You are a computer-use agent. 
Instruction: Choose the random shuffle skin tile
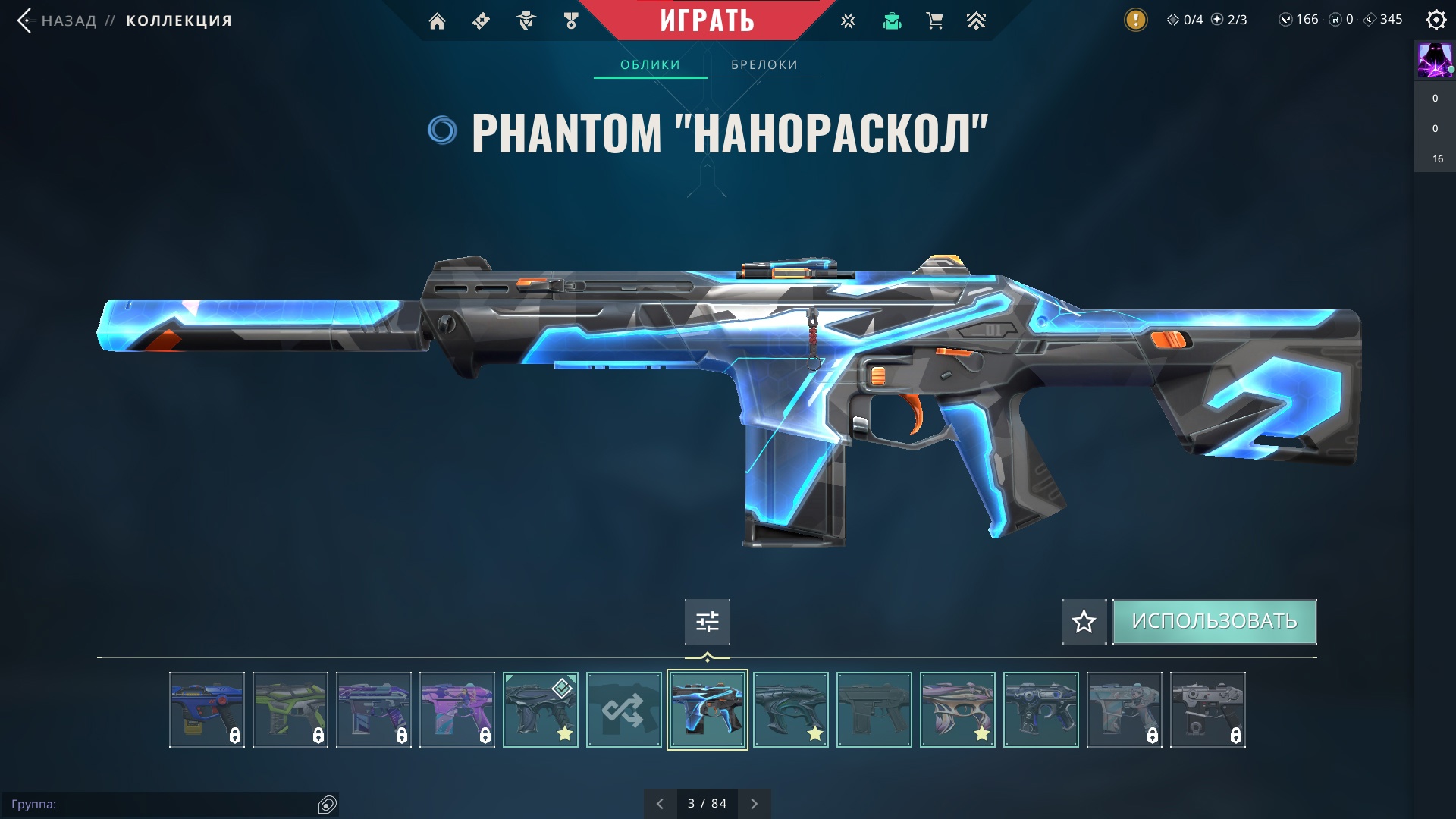point(623,710)
